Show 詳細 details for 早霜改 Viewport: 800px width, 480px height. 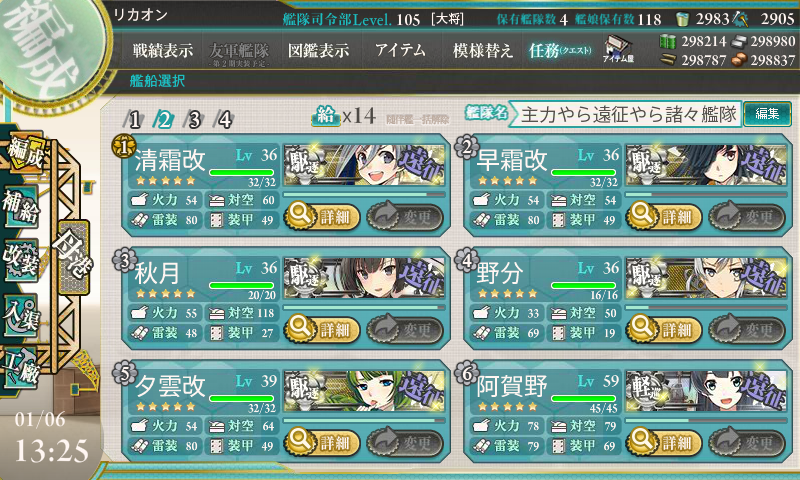click(663, 214)
